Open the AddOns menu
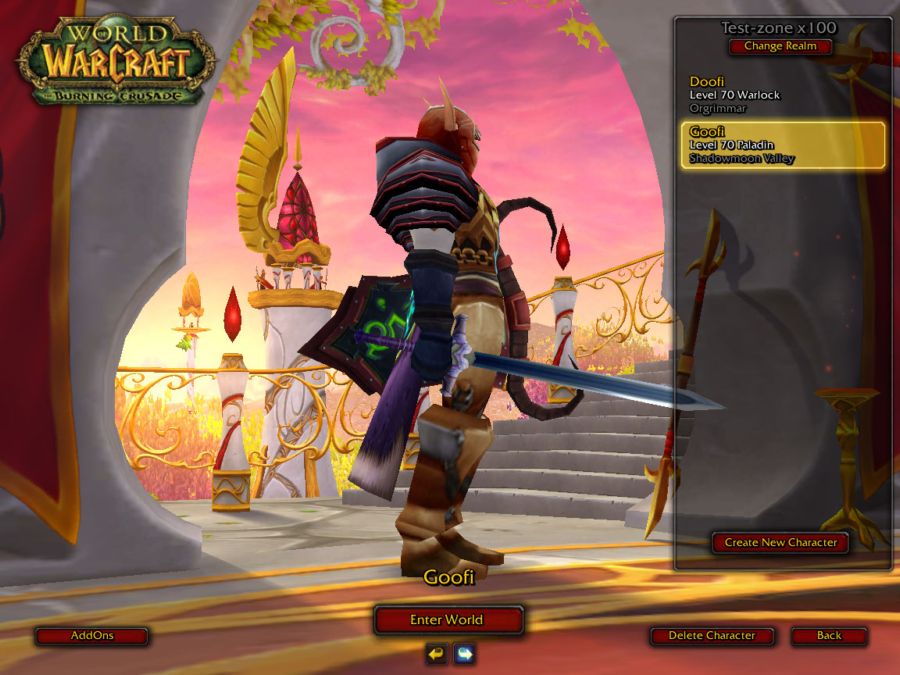The image size is (900, 675). coord(93,636)
